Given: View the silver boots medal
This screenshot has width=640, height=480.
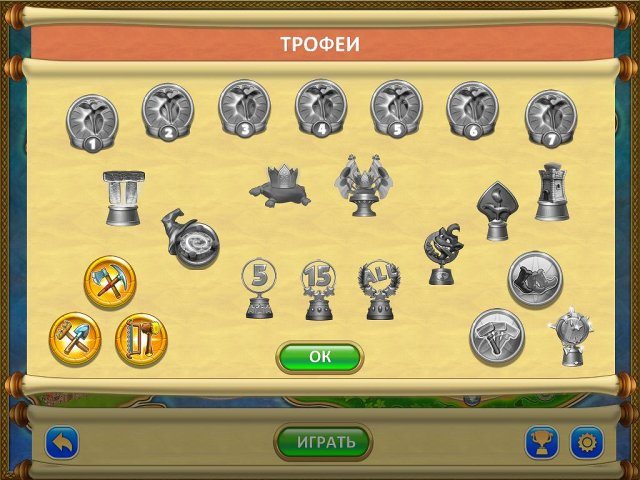Looking at the screenshot, I should coord(534,277).
